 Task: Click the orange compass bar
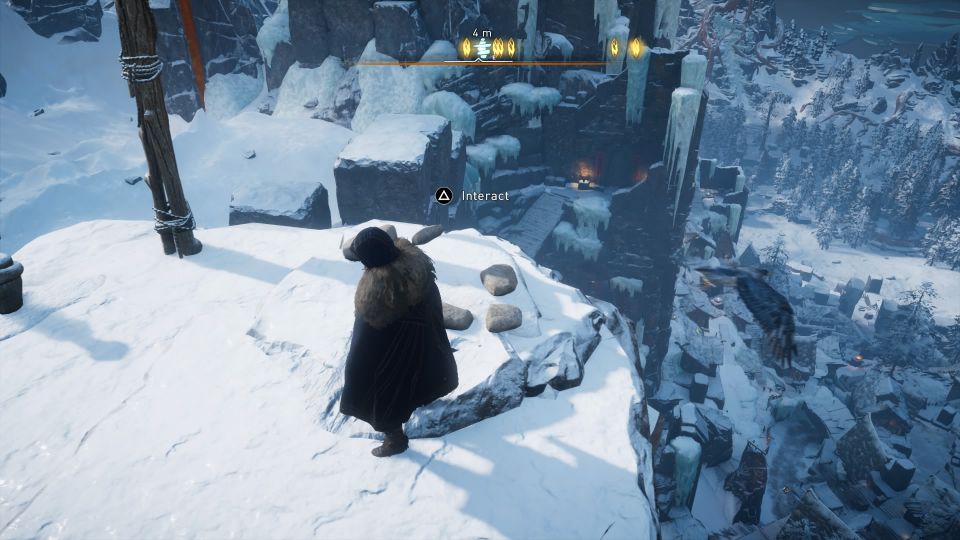(x=560, y=63)
